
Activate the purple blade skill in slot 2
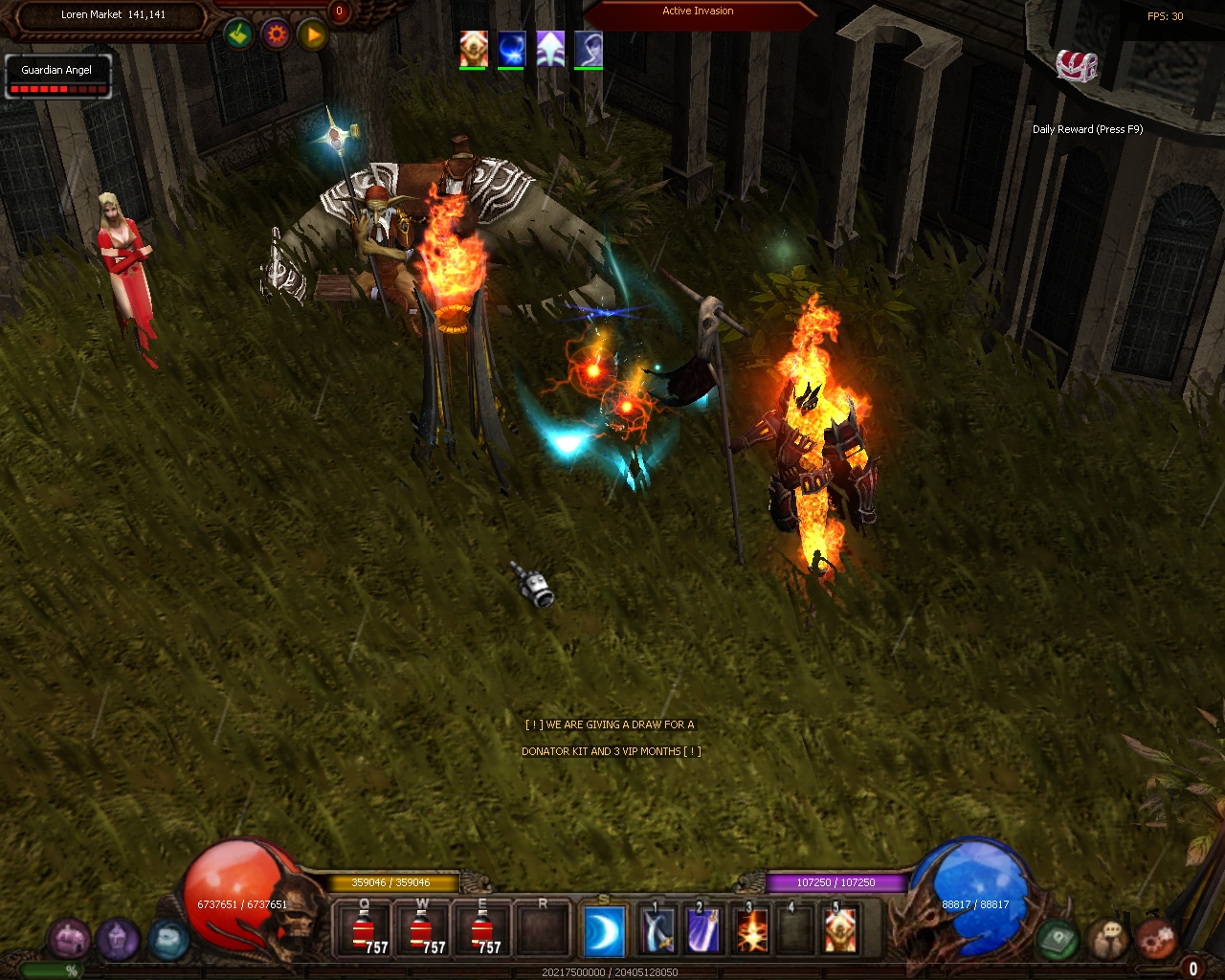(703, 930)
